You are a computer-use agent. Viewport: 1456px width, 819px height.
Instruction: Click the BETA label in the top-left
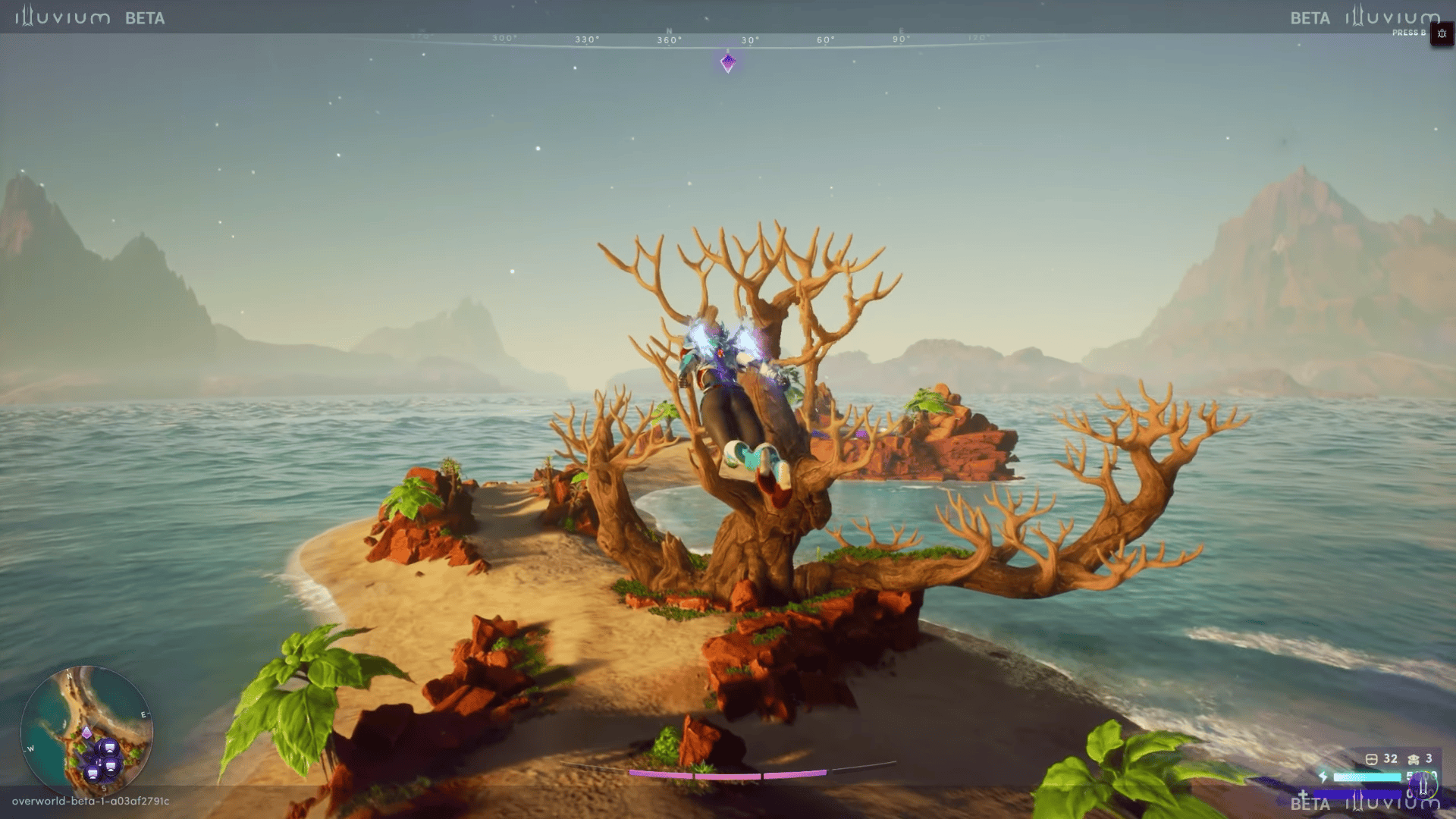tap(146, 18)
